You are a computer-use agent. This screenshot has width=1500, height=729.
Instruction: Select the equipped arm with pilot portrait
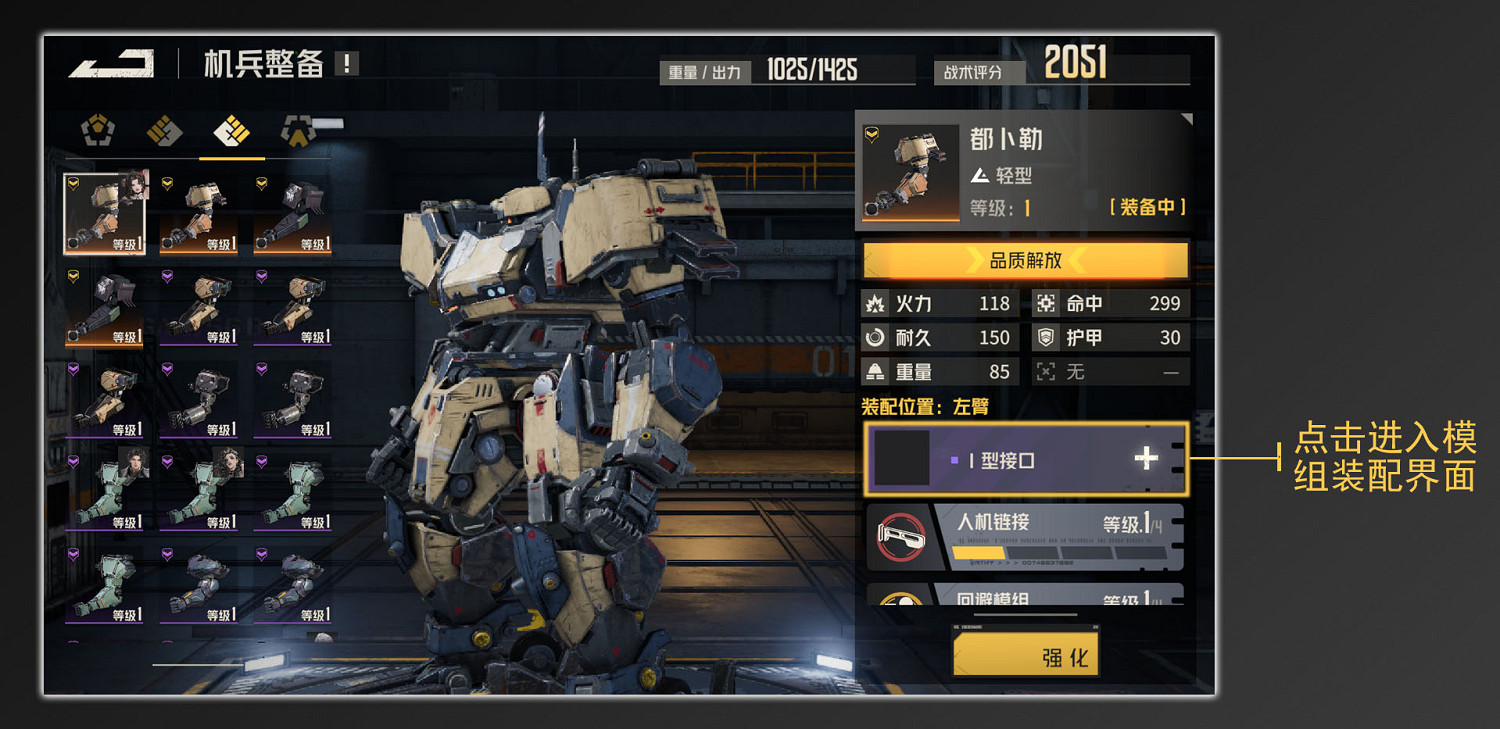105,214
